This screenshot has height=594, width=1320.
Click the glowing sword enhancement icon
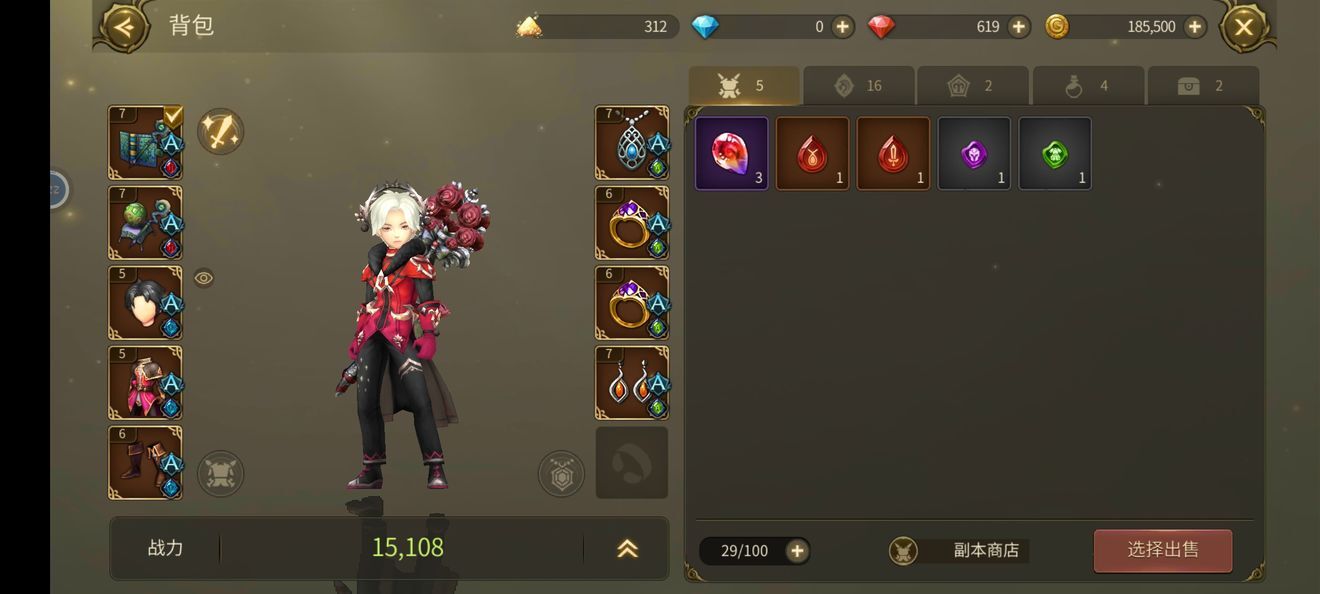[220, 132]
